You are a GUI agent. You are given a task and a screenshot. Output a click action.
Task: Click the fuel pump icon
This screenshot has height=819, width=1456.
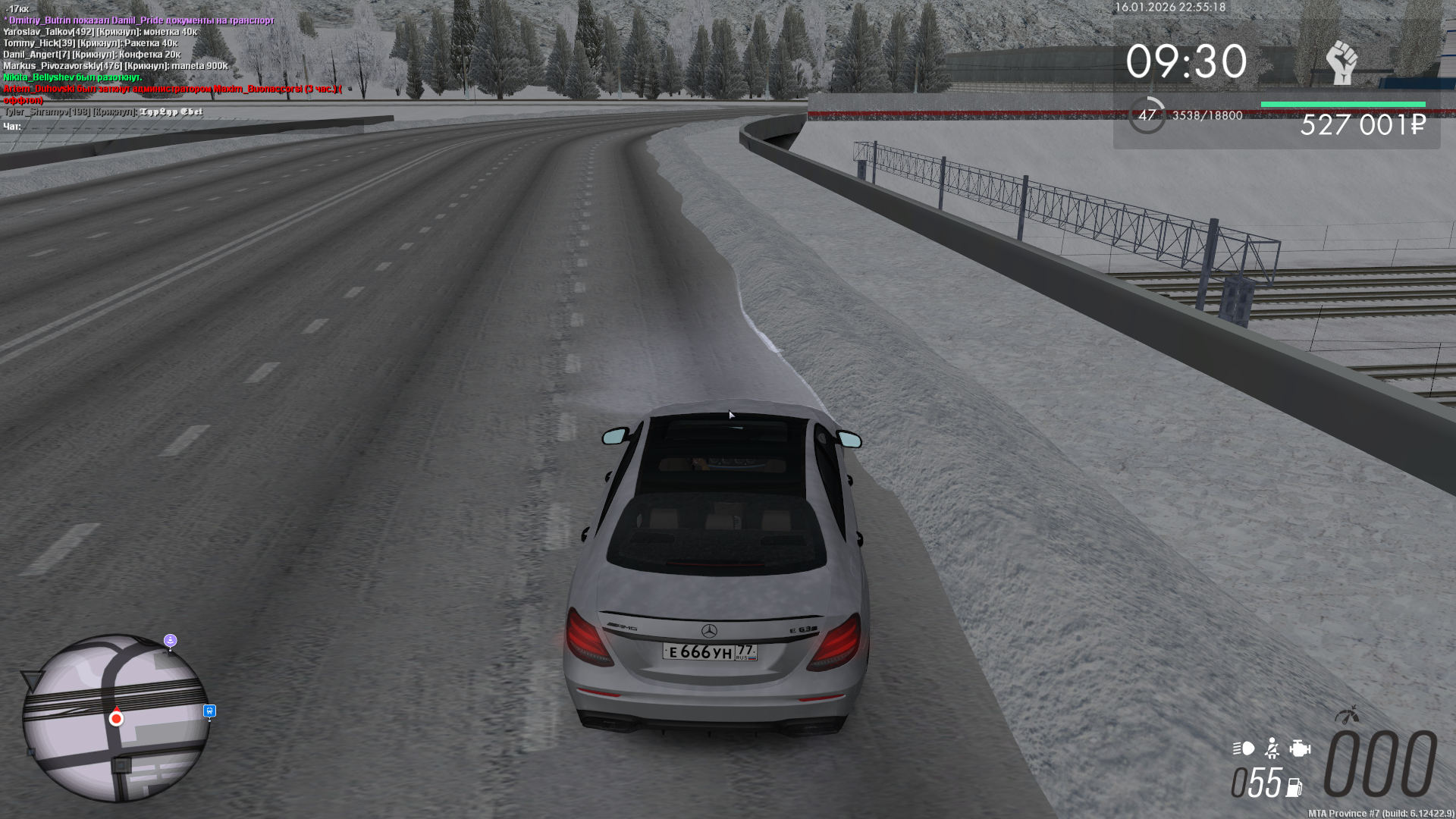(x=1294, y=788)
